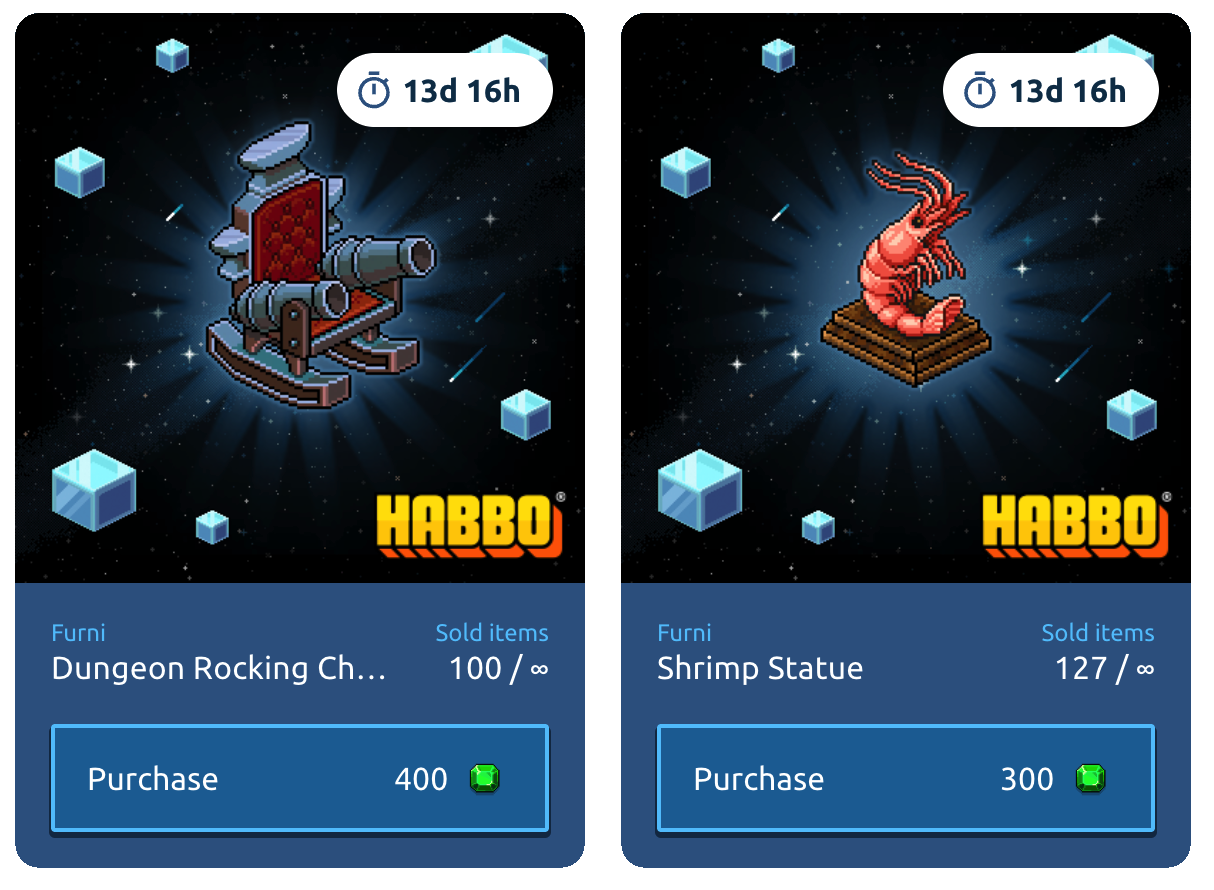The height and width of the screenshot is (890, 1214).
Task: Buy the Shrimp Statue for 300
Action: [905, 779]
